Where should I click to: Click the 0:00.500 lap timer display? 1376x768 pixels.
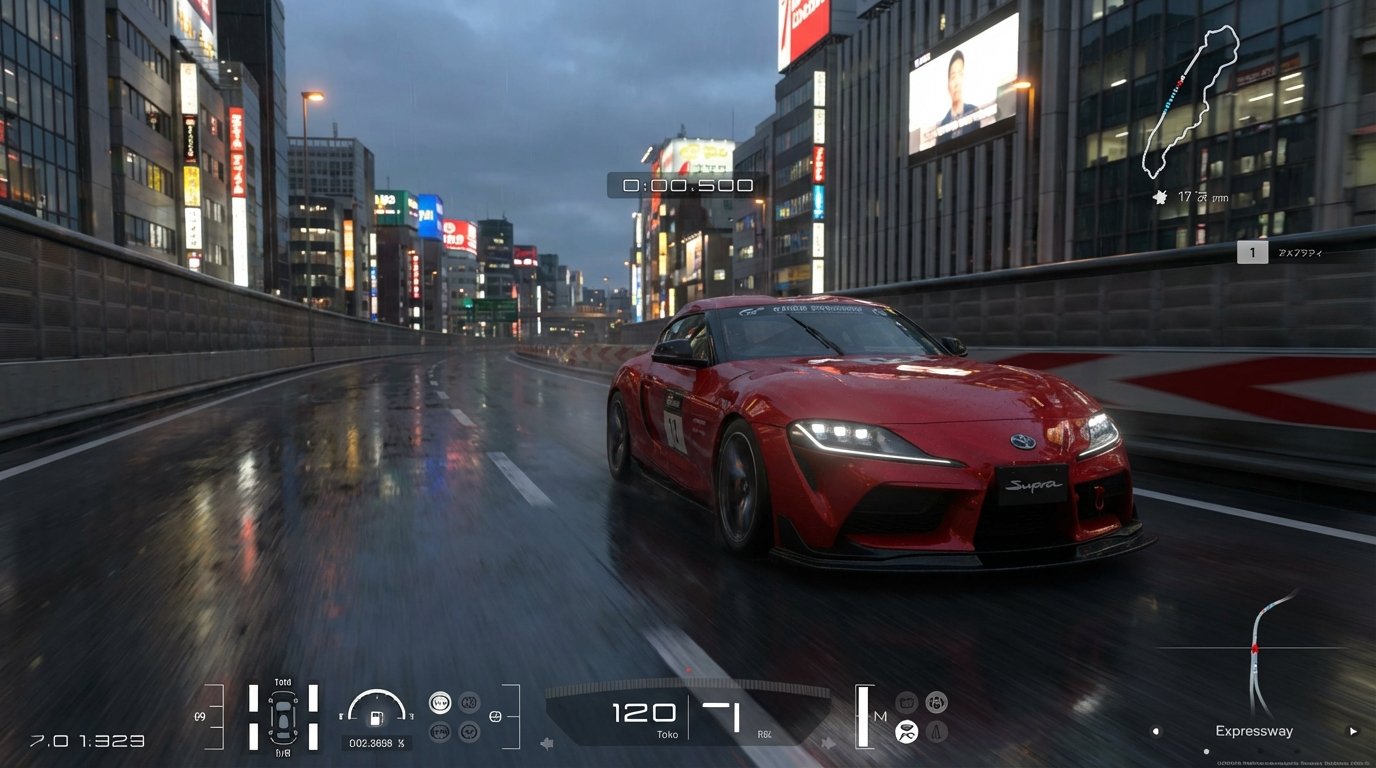pos(686,185)
